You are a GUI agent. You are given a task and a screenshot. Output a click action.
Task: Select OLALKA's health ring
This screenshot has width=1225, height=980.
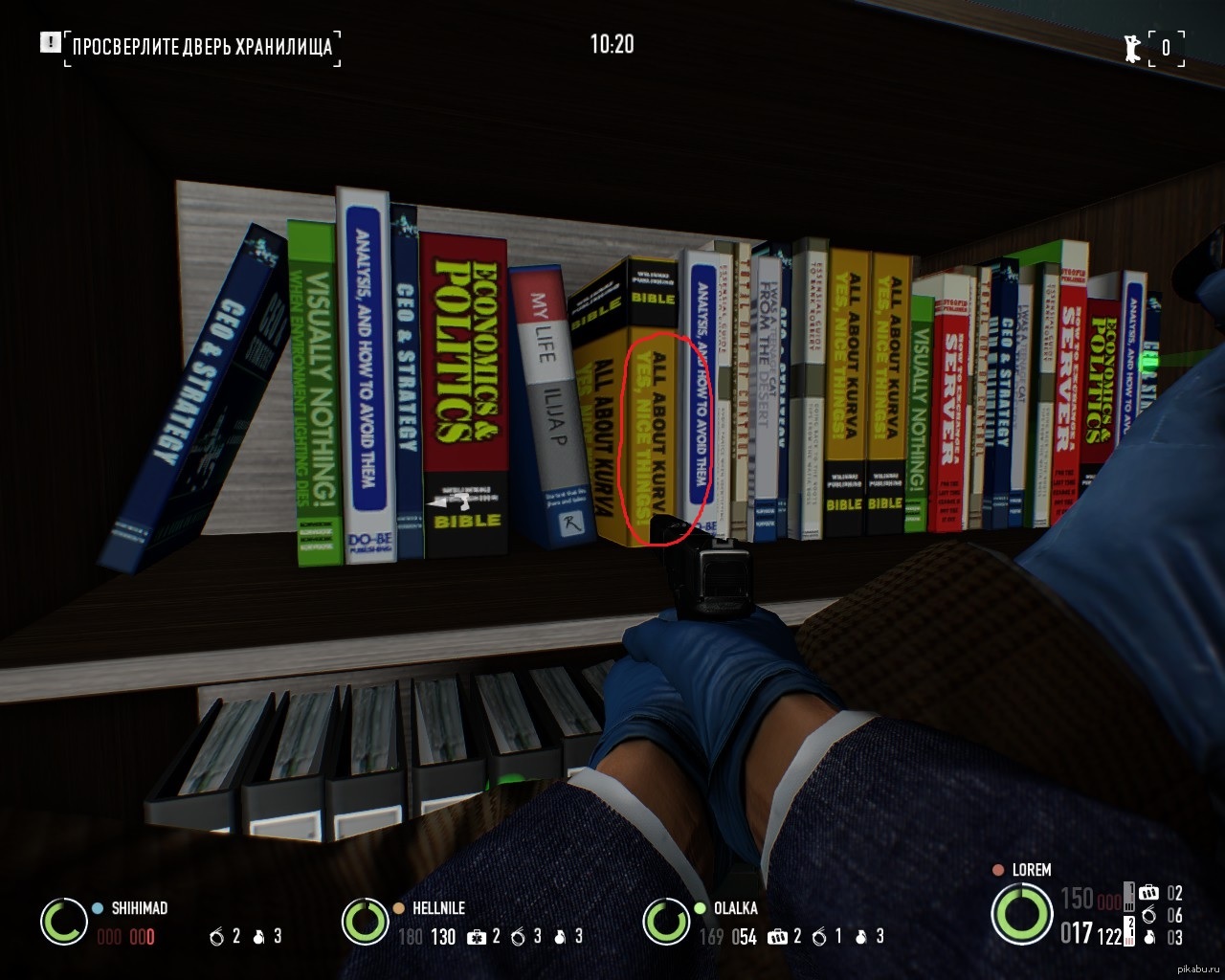coord(666,922)
